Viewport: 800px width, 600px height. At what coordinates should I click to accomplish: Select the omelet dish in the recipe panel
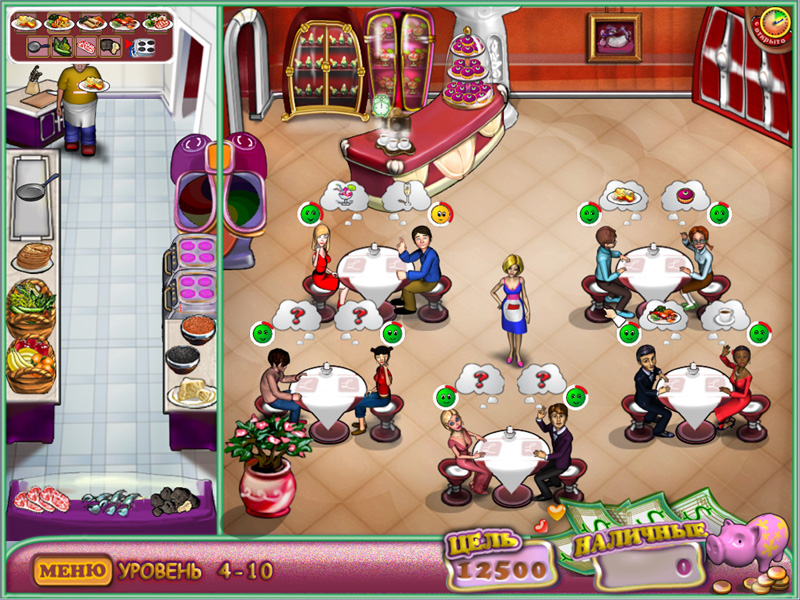28,21
